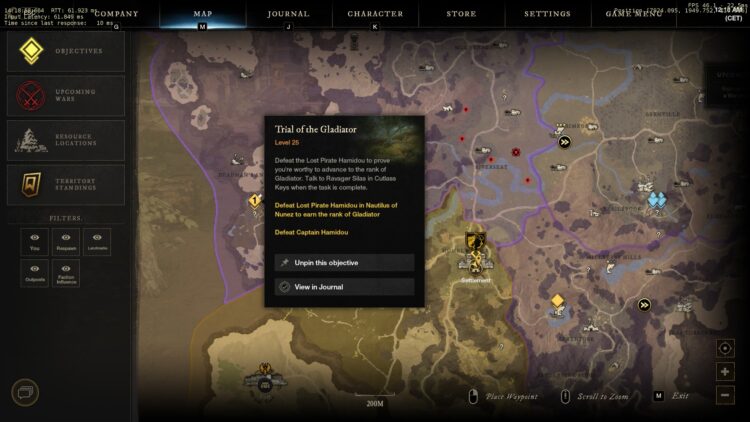The image size is (750, 422).
Task: View Trial of the Gladiator in Journal
Action: 344,287
